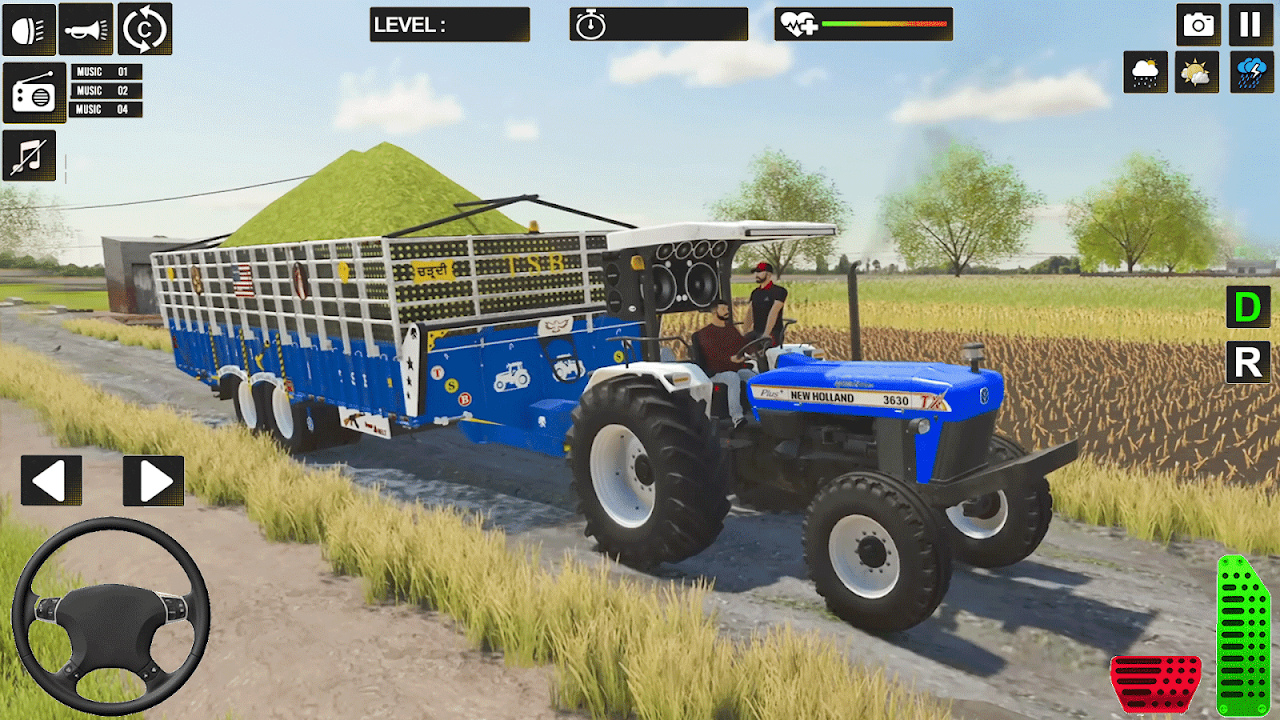The width and height of the screenshot is (1280, 720).
Task: Tap the right arrow steering button
Action: coord(154,481)
